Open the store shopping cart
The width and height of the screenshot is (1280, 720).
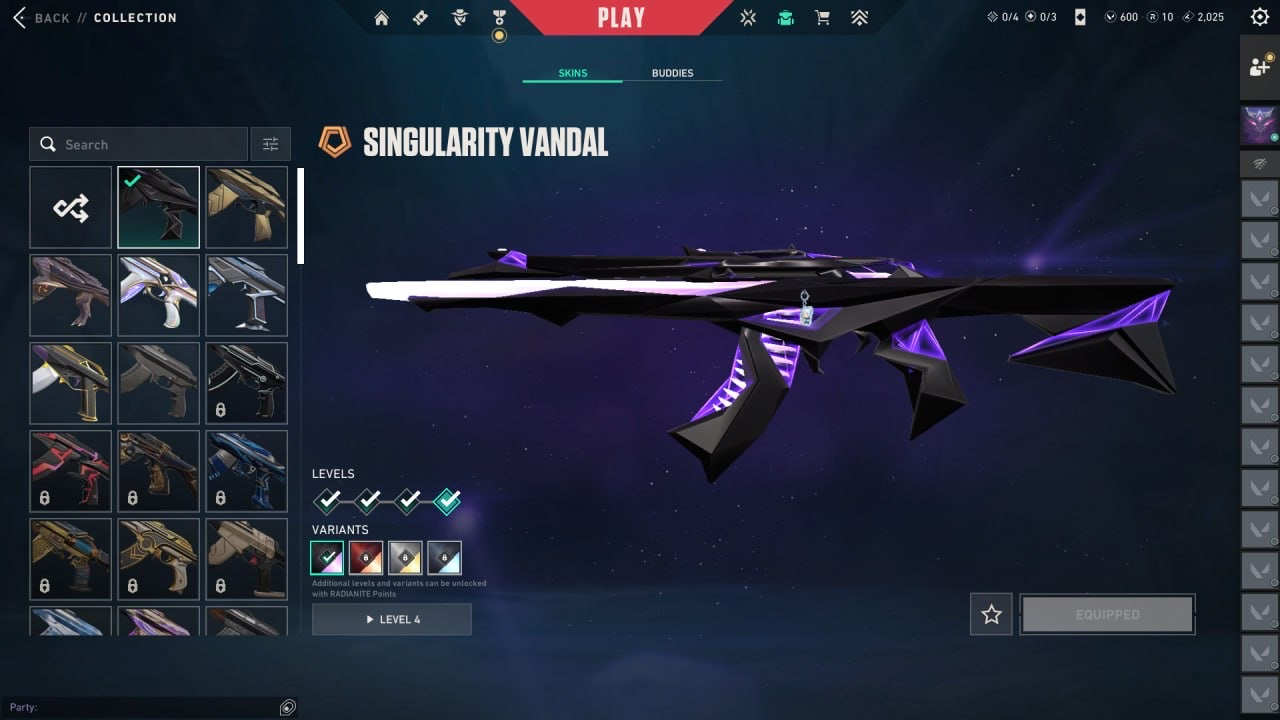[x=822, y=18]
